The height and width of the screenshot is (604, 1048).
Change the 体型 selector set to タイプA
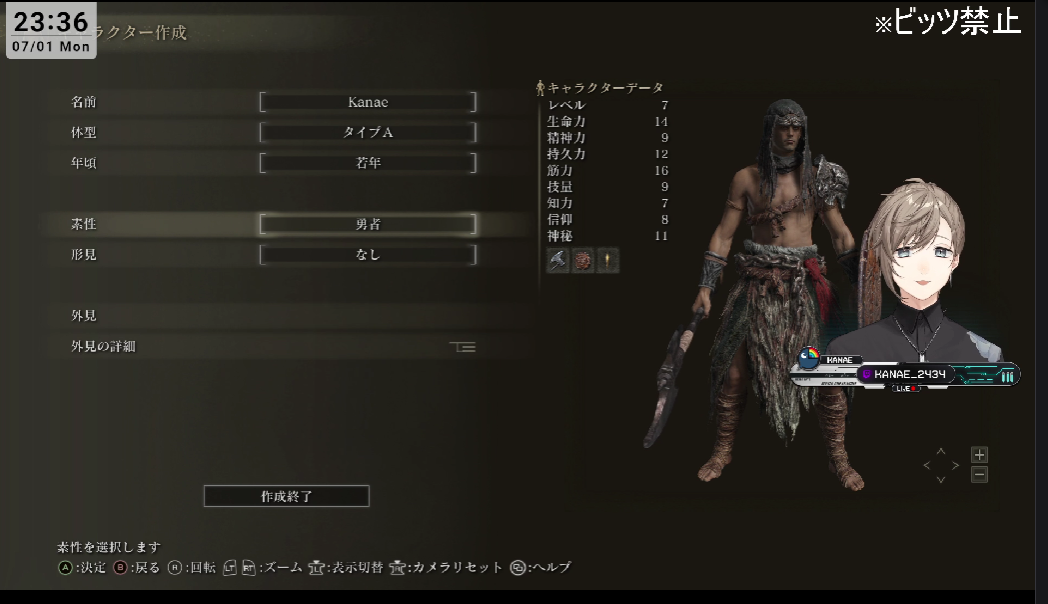click(x=368, y=132)
